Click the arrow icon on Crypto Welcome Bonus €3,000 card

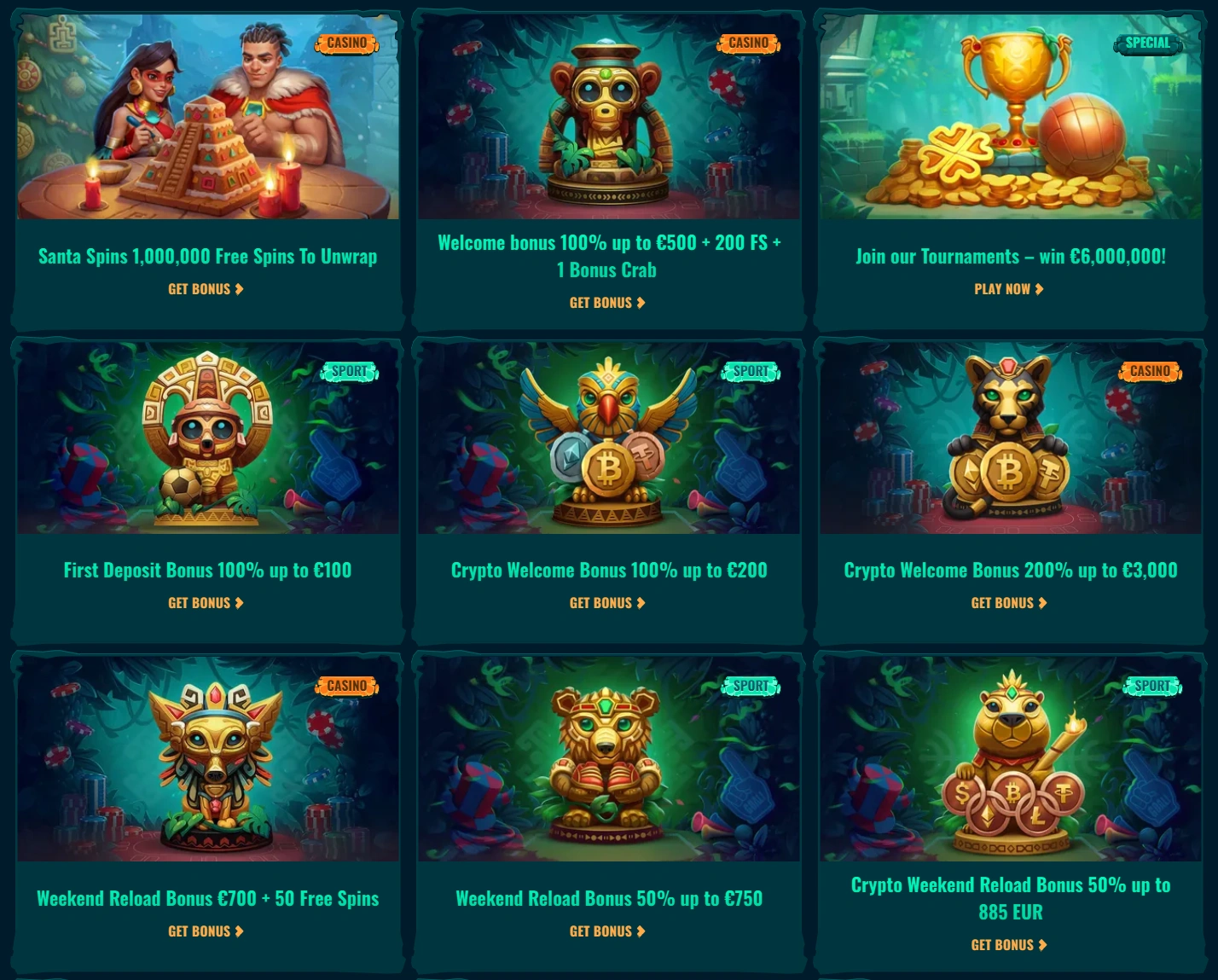tap(1042, 602)
